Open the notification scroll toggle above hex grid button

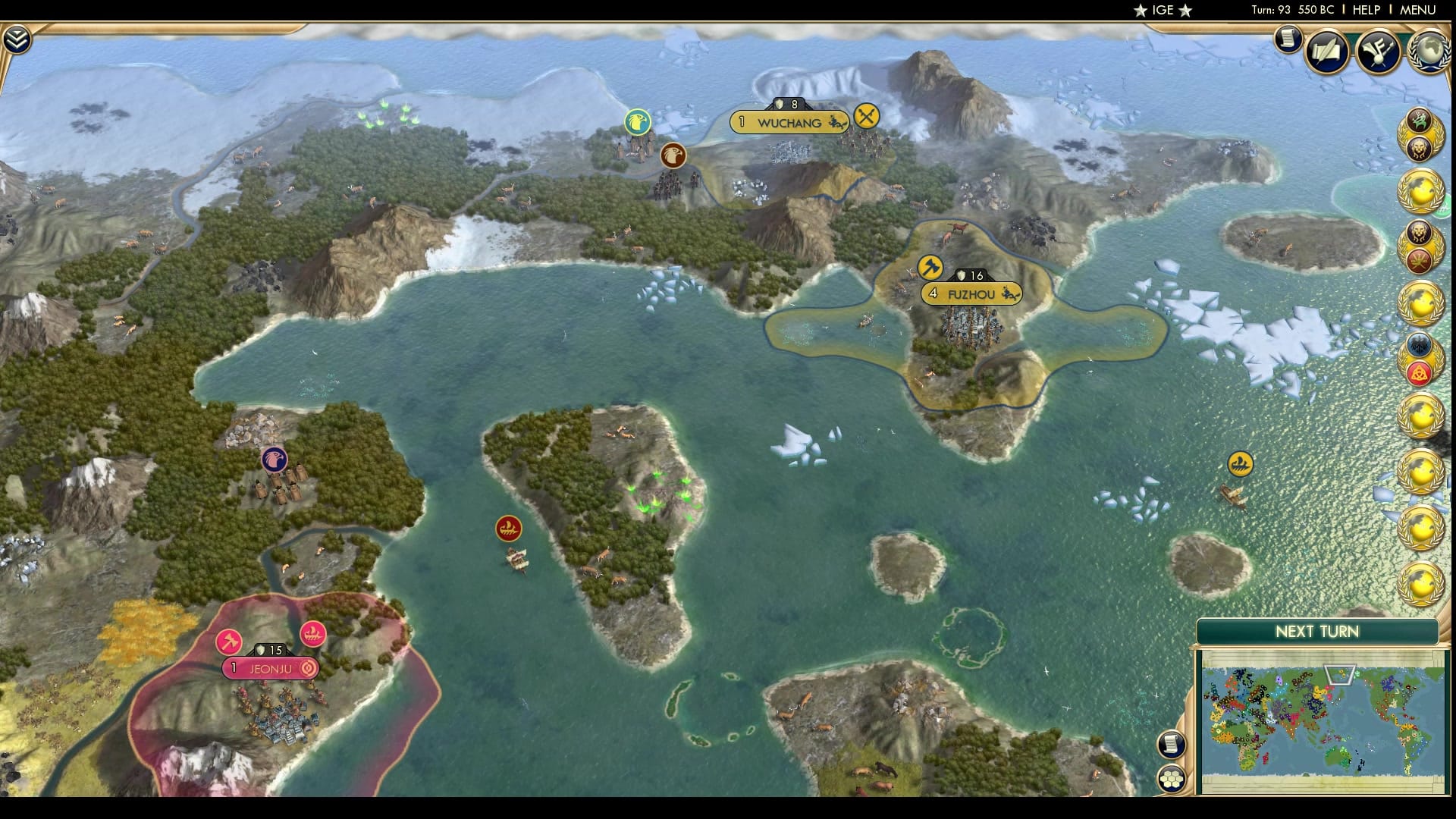coord(1171,745)
